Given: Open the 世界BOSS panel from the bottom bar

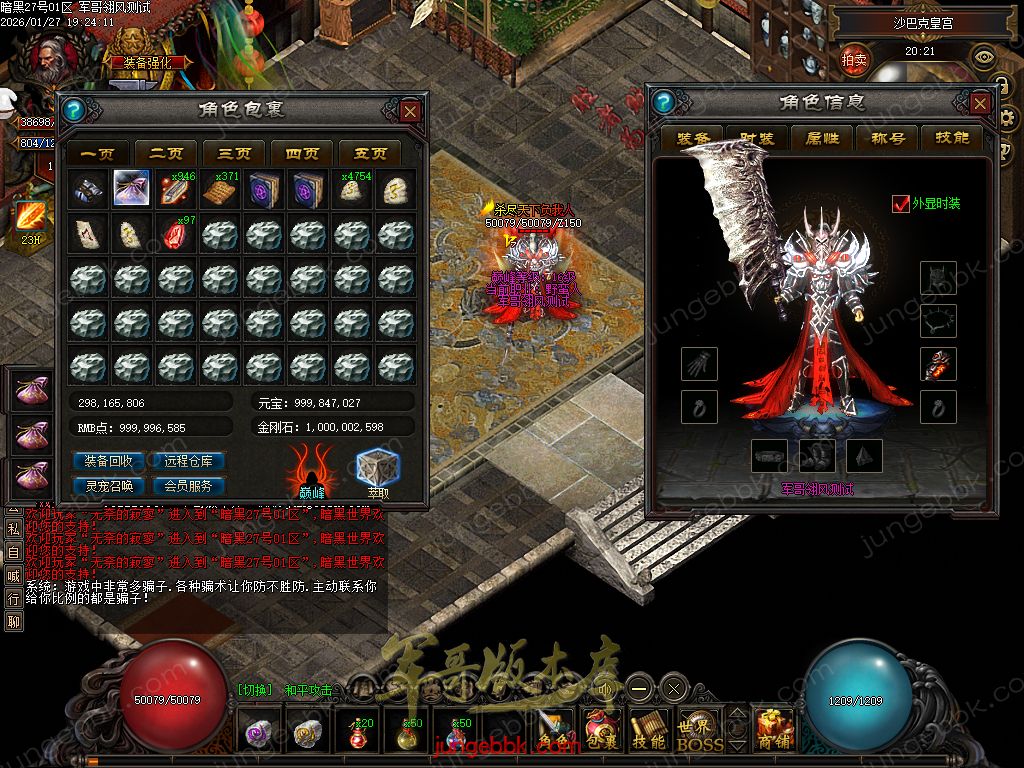Looking at the screenshot, I should [x=699, y=732].
